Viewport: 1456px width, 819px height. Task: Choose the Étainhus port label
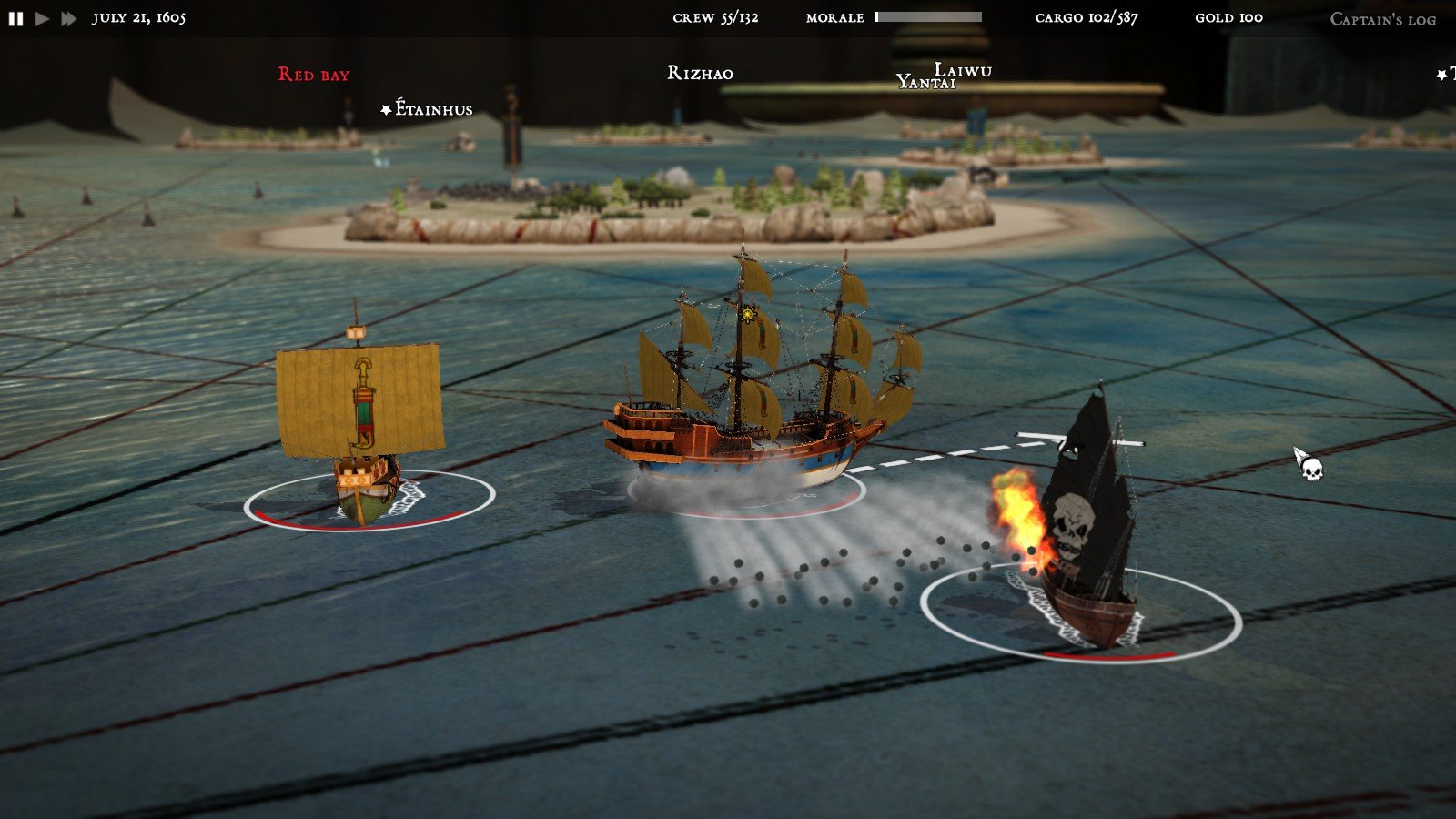tap(433, 110)
